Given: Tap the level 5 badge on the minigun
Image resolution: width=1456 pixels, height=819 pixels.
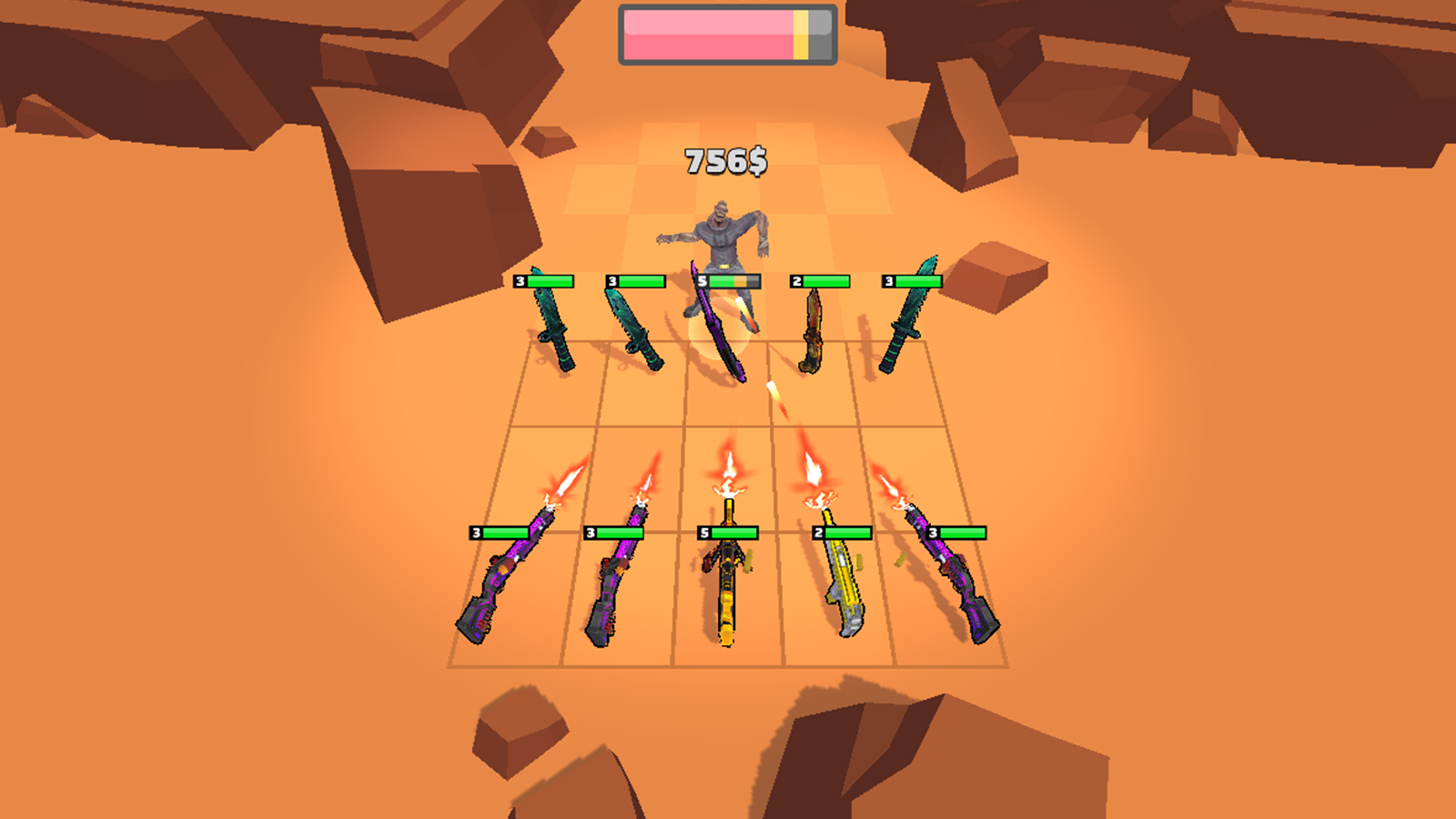Looking at the screenshot, I should click(x=703, y=532).
